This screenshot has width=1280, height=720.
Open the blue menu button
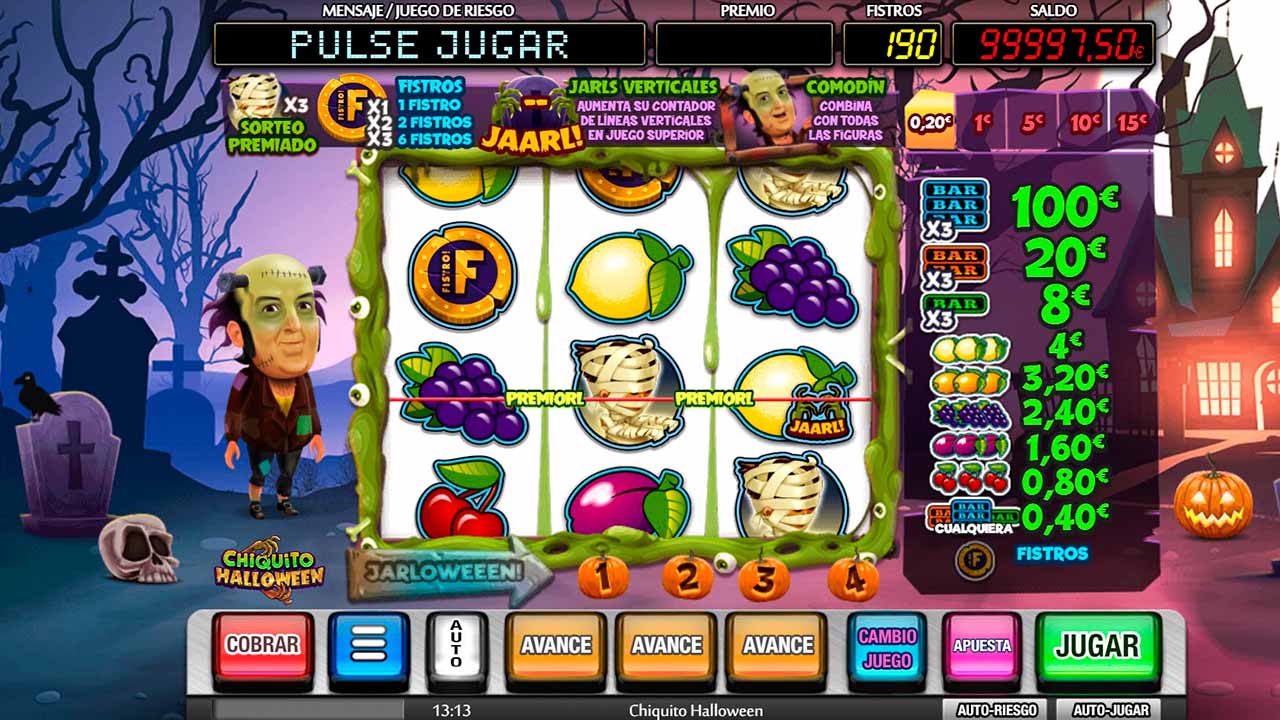[x=368, y=646]
